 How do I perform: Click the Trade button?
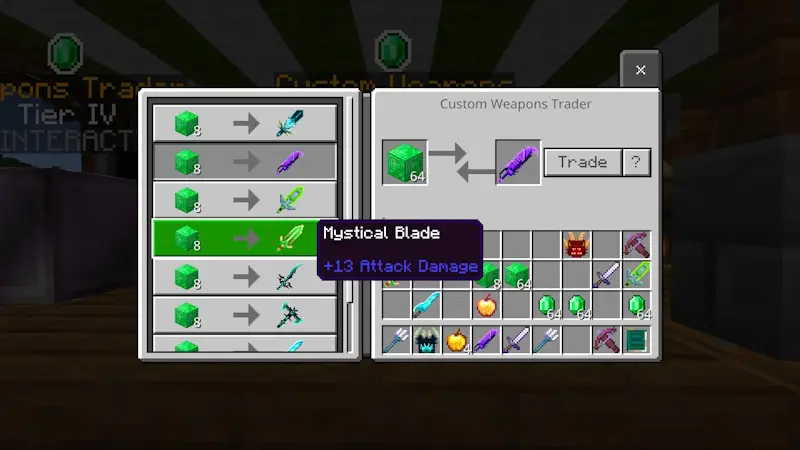(x=582, y=162)
